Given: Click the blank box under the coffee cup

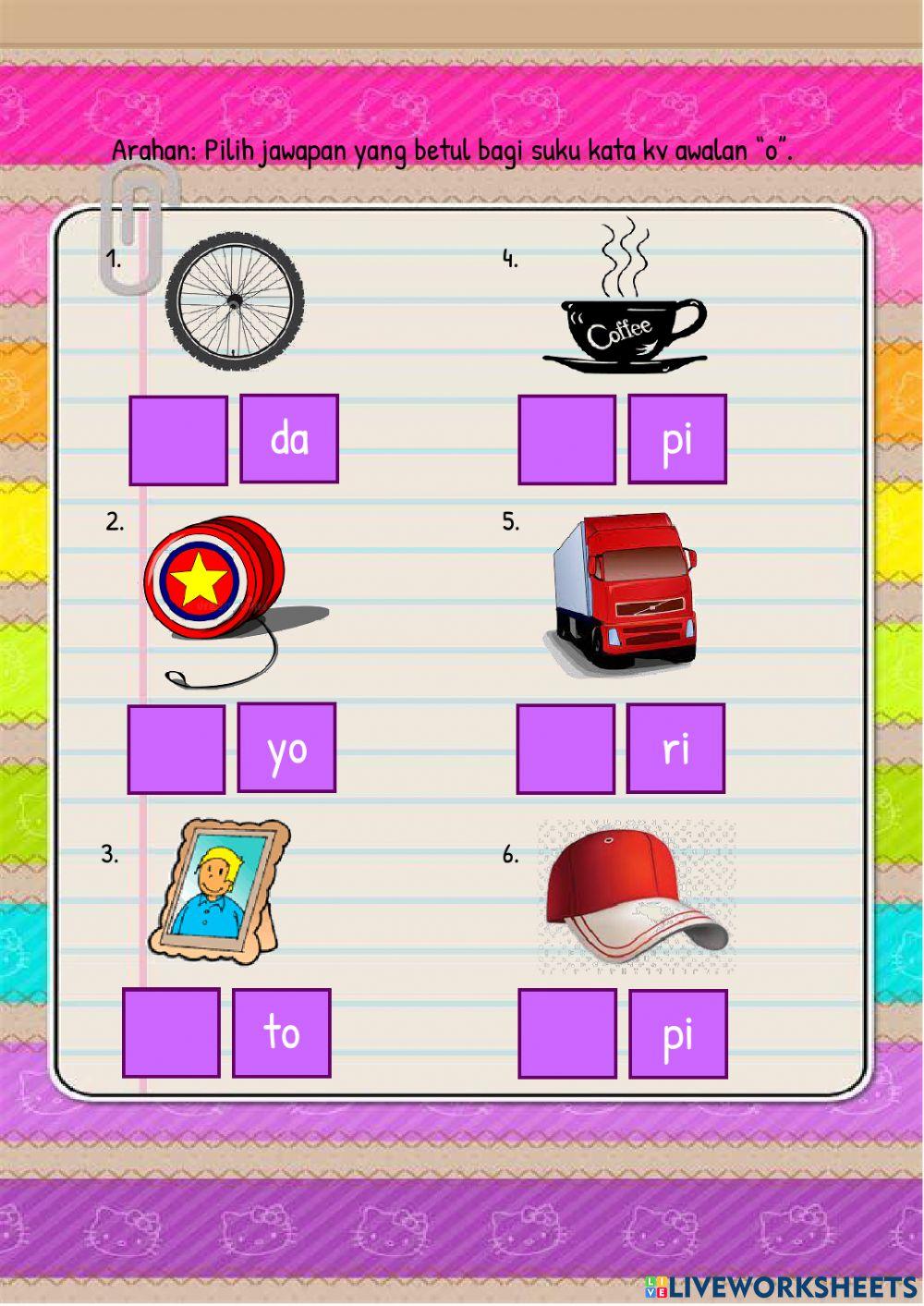Looking at the screenshot, I should click(x=566, y=441).
